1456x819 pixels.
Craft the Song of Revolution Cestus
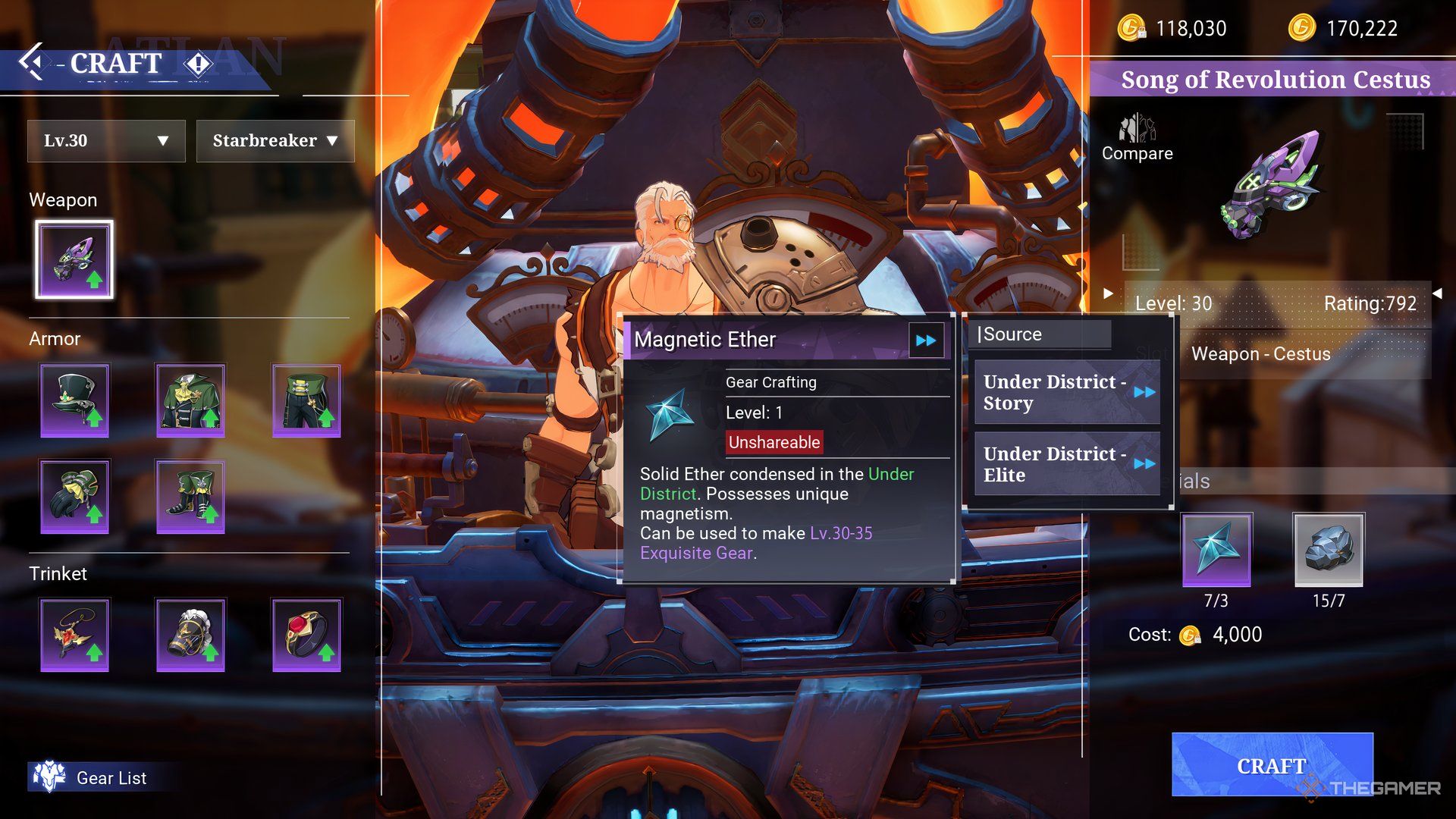click(x=1272, y=765)
